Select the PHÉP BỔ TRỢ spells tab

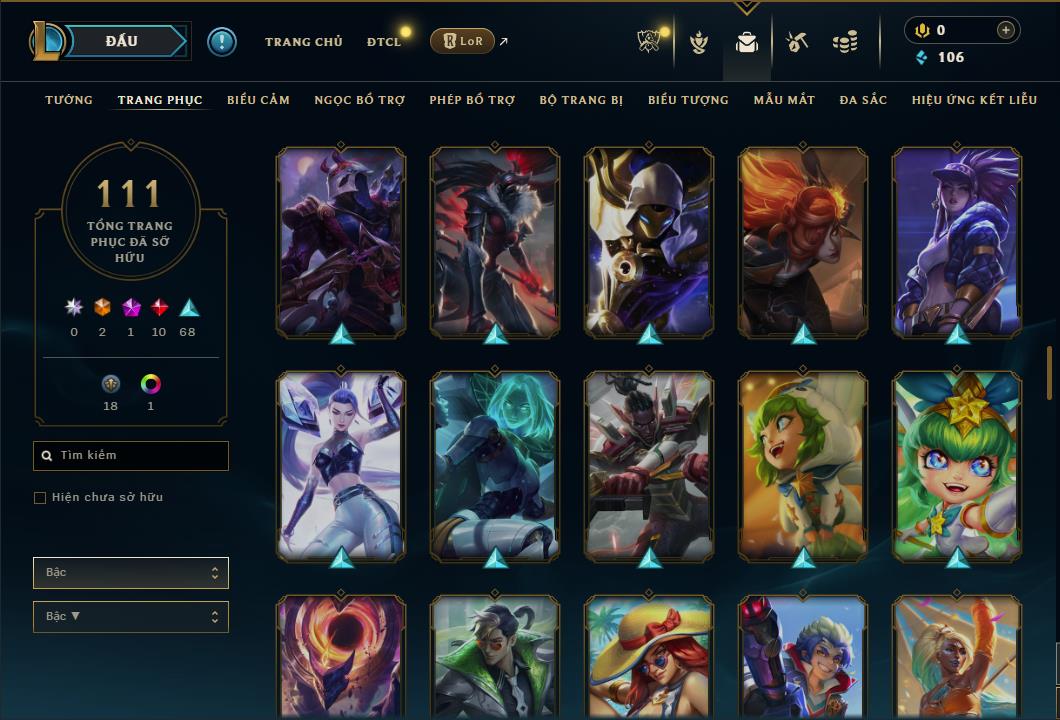(x=472, y=100)
